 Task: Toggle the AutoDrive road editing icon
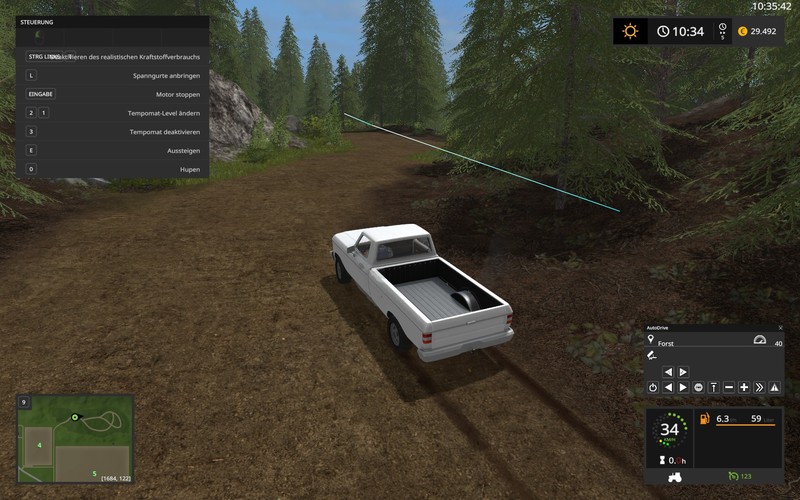tap(652, 356)
